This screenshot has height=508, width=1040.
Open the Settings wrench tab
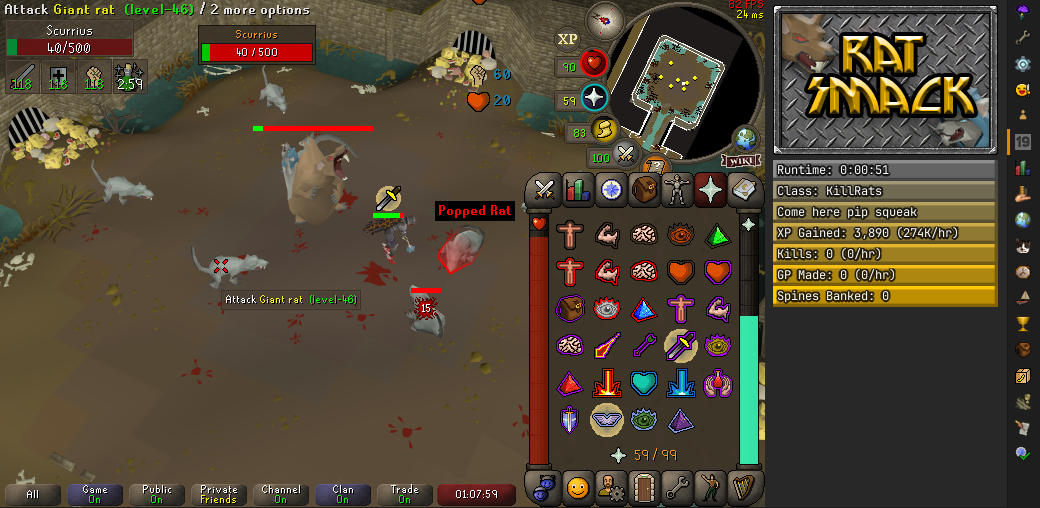click(x=679, y=488)
